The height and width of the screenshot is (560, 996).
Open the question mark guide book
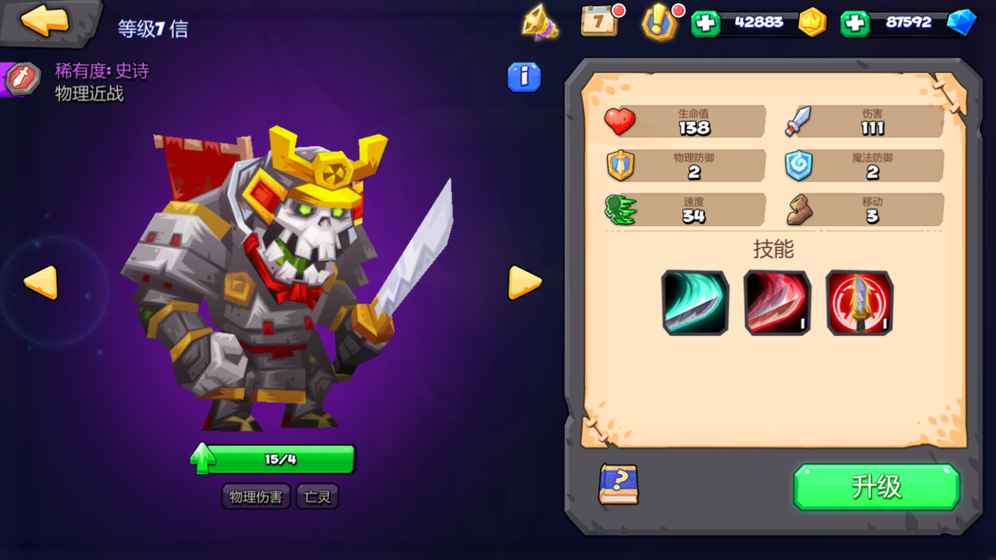click(618, 485)
